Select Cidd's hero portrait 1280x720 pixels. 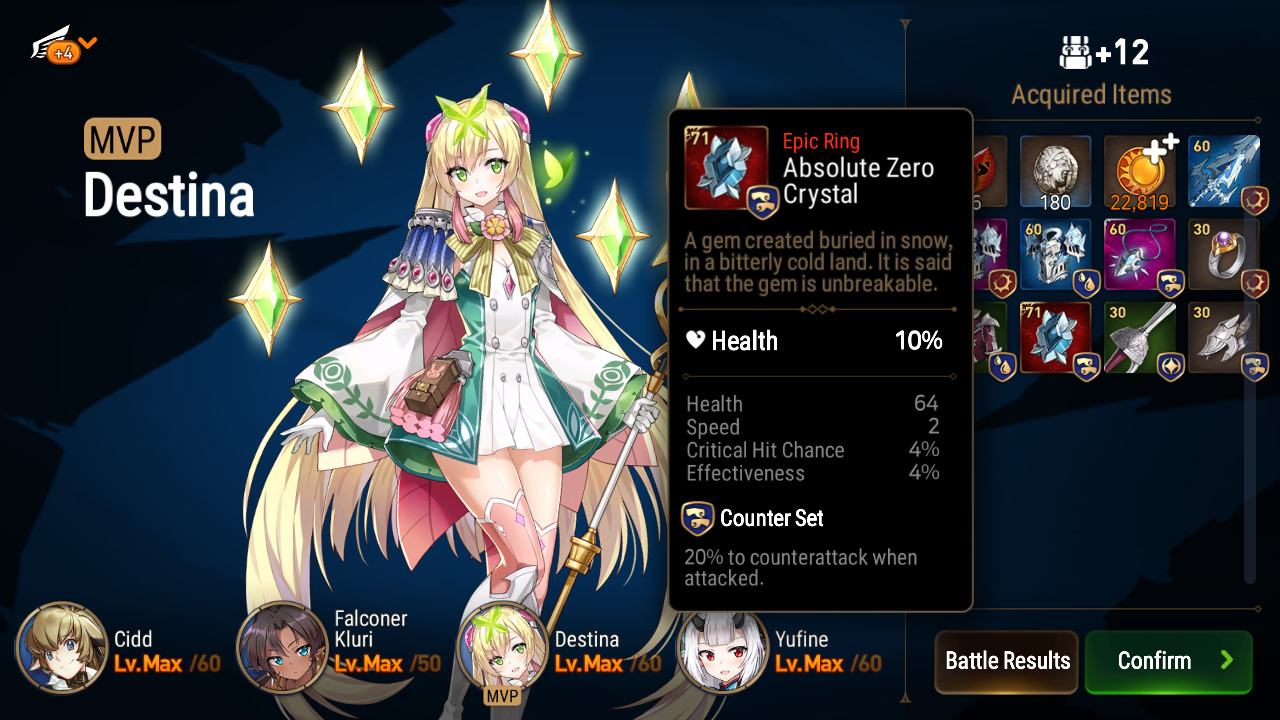pos(62,648)
